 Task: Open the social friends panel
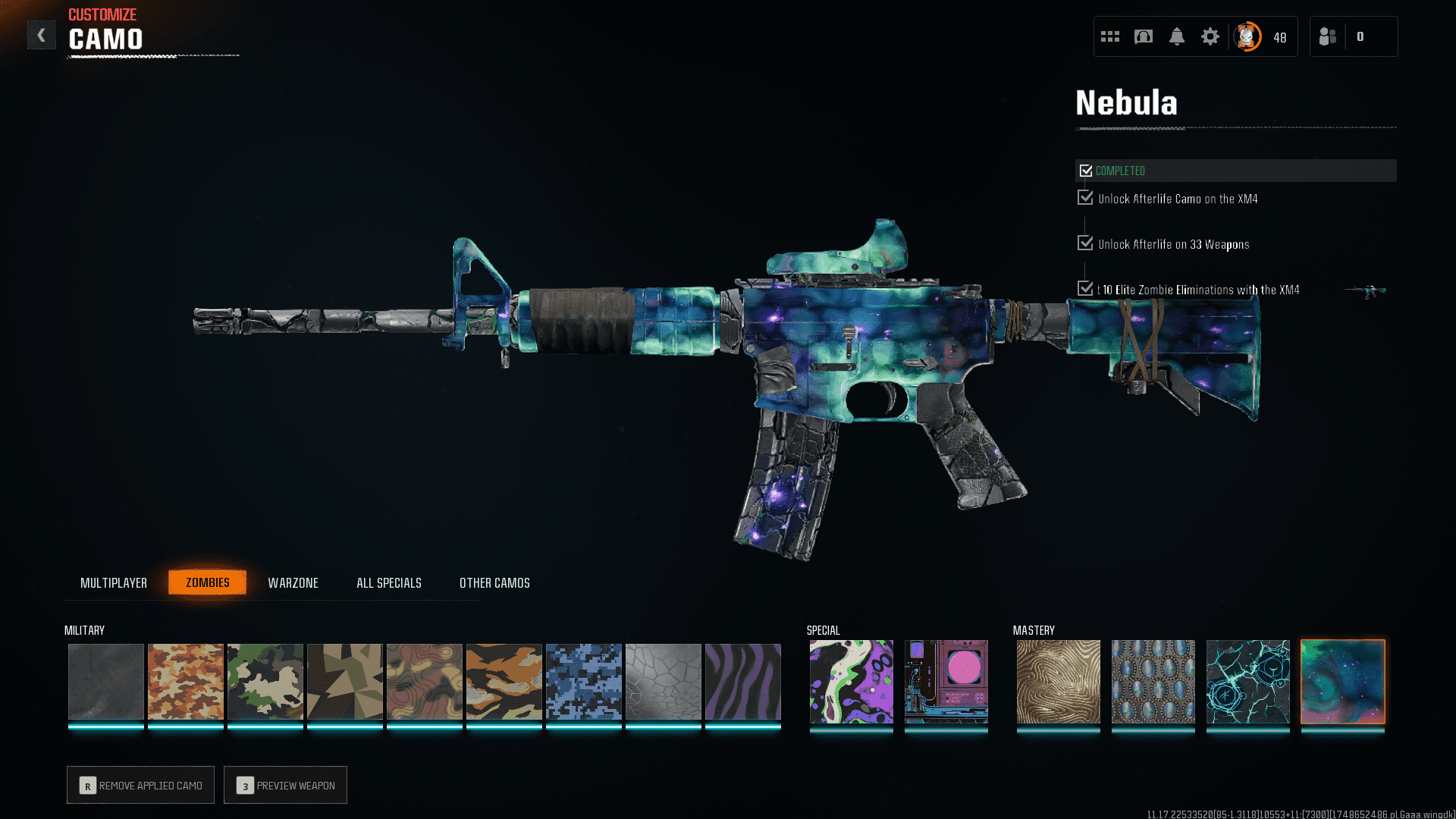[1327, 36]
